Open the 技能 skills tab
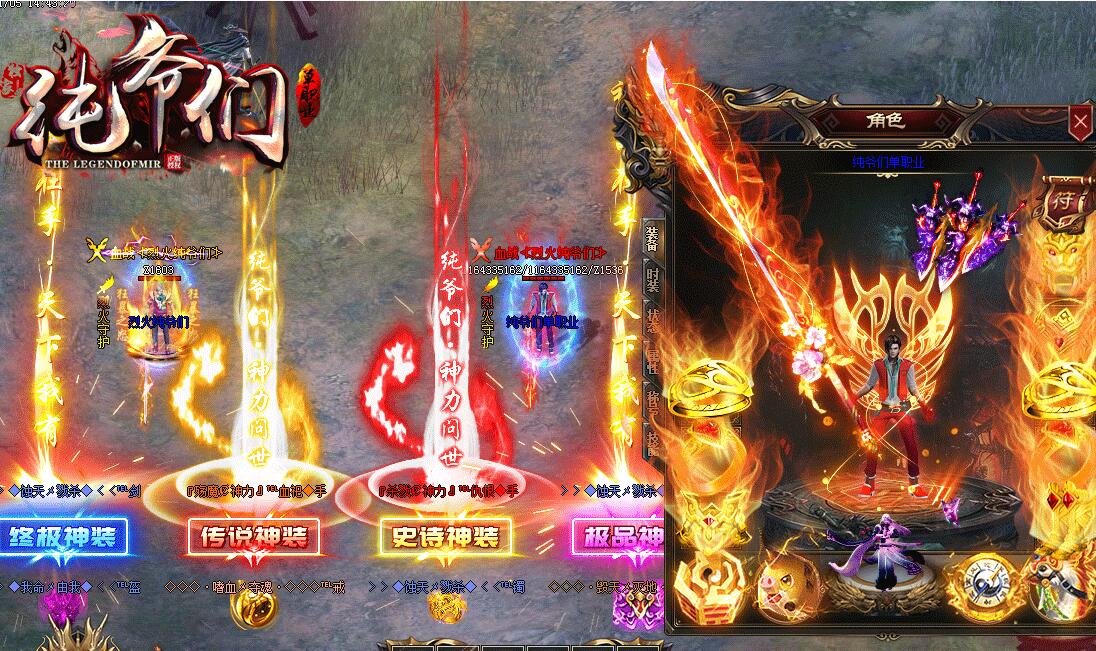 tap(652, 440)
